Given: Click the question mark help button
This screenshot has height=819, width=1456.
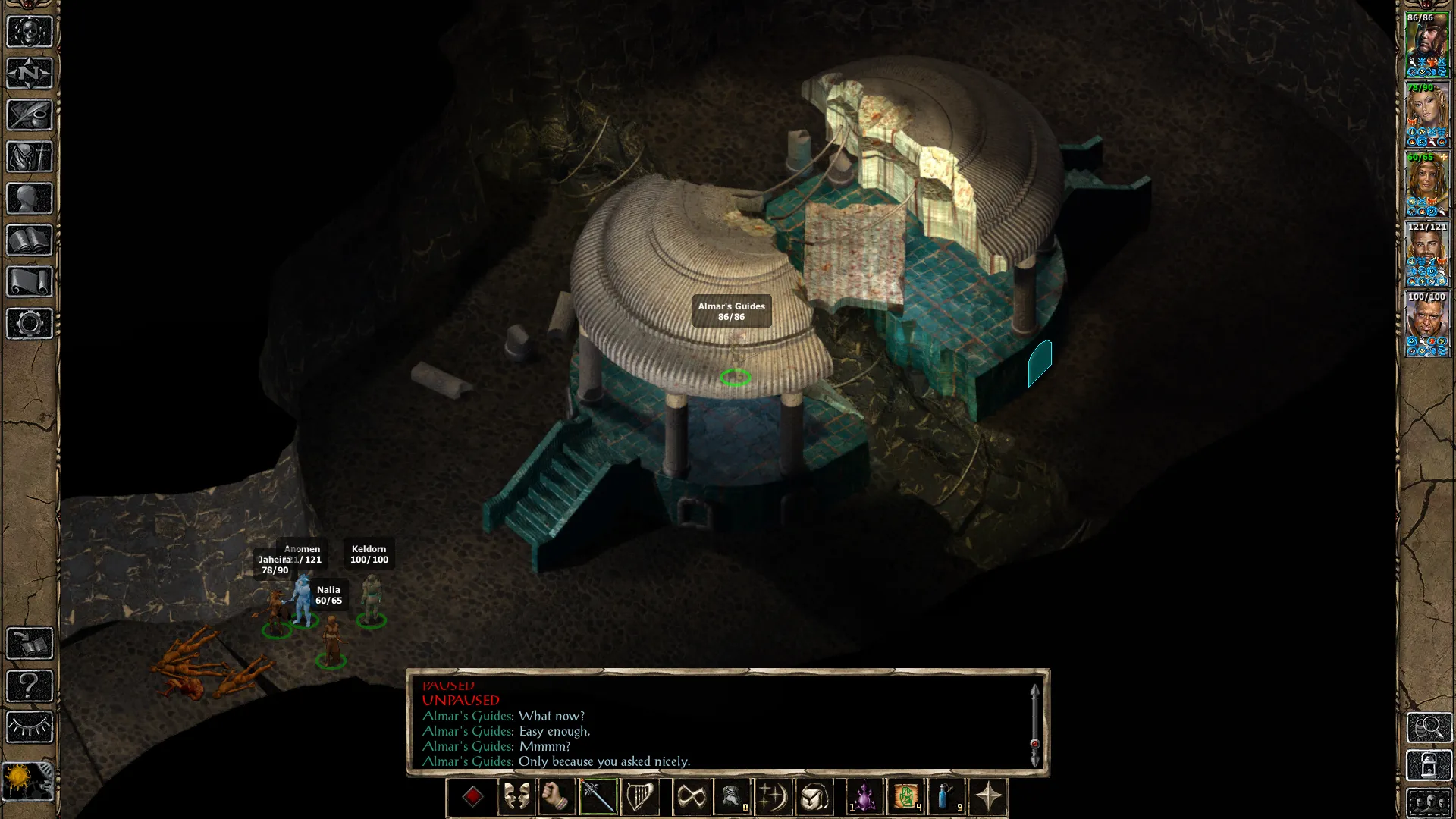Looking at the screenshot, I should click(x=30, y=686).
